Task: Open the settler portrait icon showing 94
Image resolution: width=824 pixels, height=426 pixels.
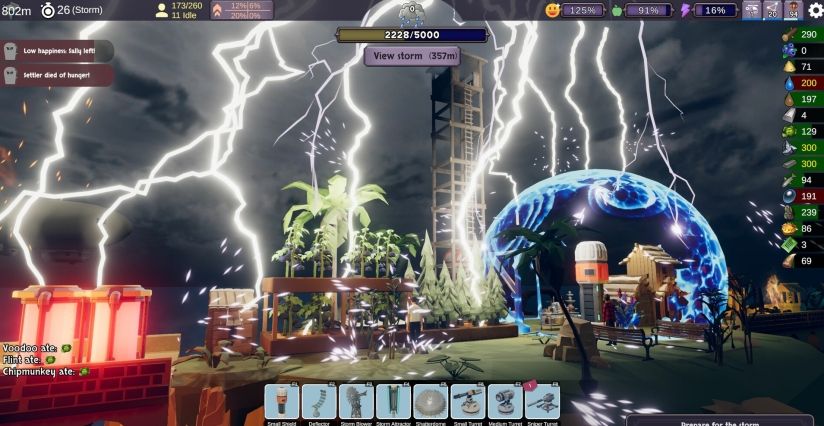Action: (794, 10)
